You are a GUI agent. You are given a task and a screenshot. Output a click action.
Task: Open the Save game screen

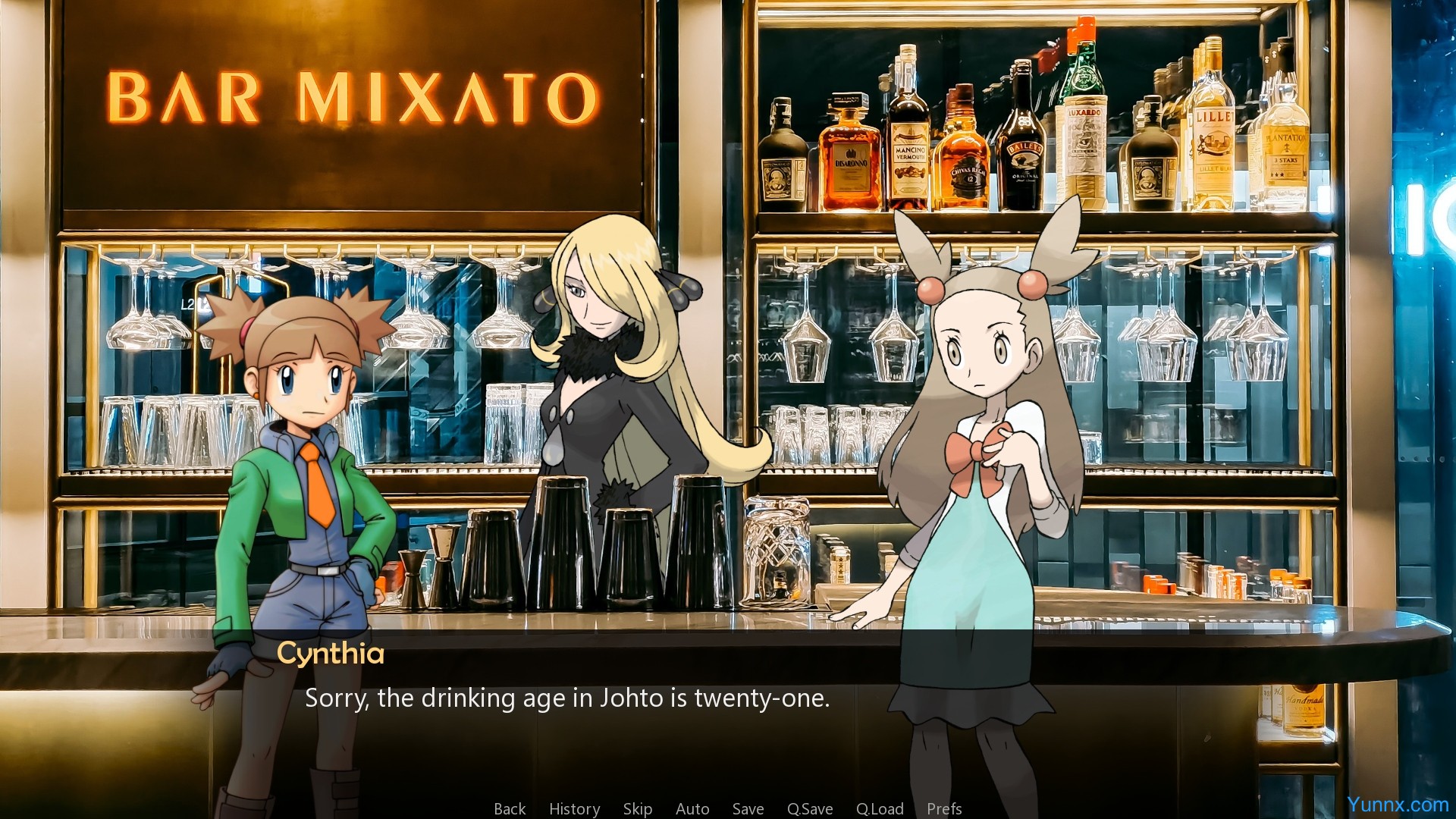pos(748,809)
